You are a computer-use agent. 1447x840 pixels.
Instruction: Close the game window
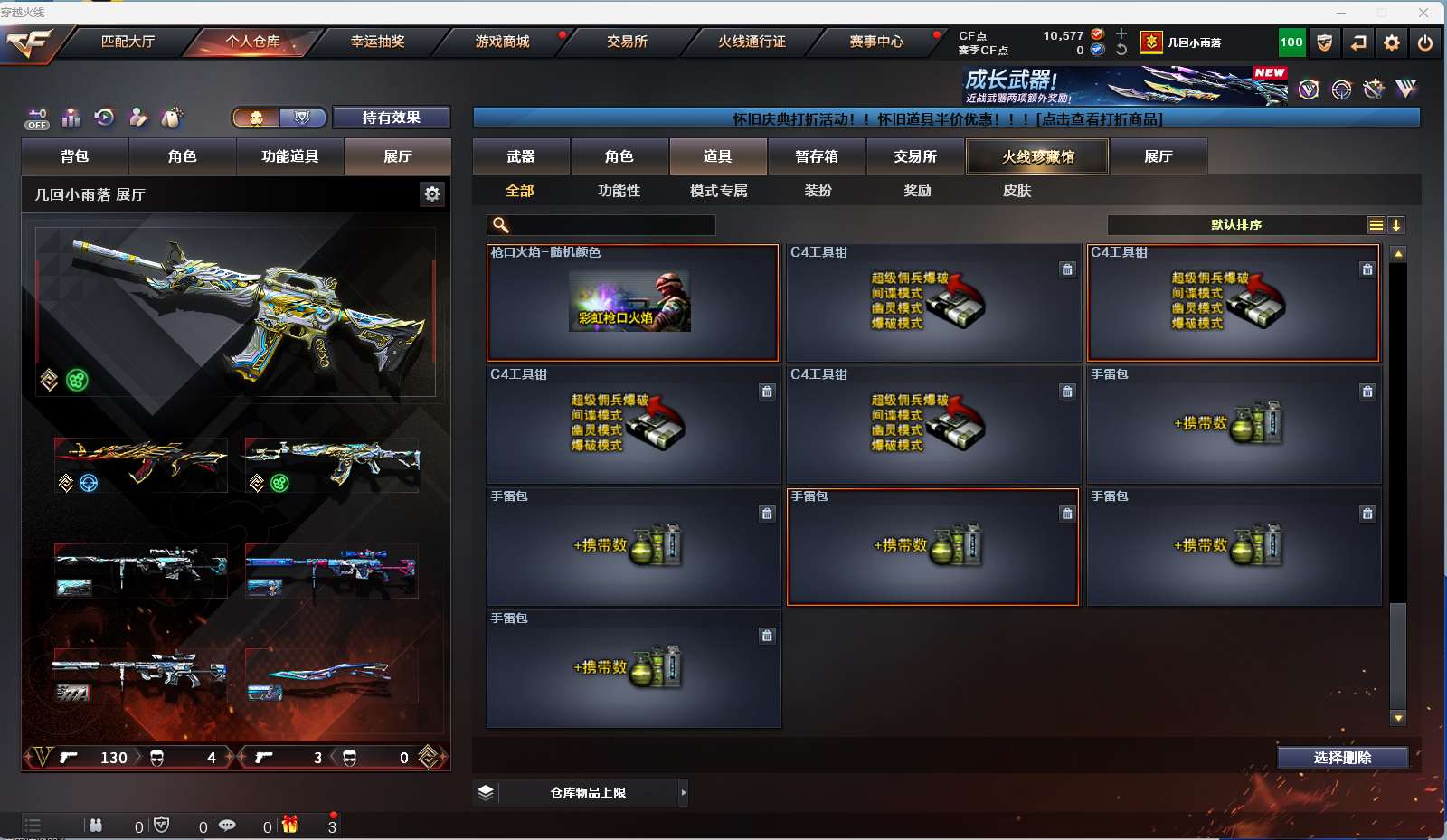[1423, 13]
